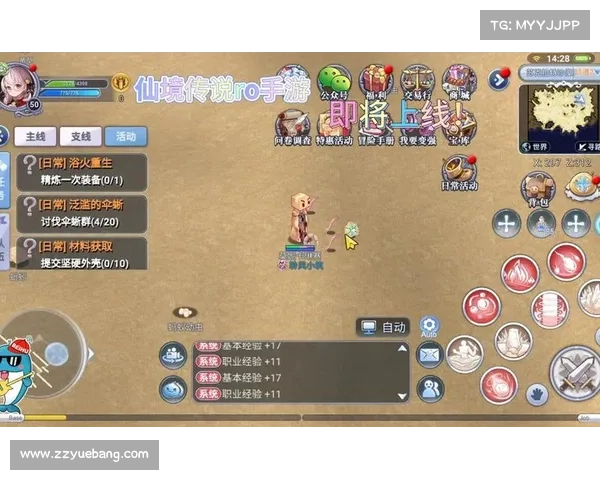Open the 公众号 WeChat icon
600x480 pixels.
[334, 83]
